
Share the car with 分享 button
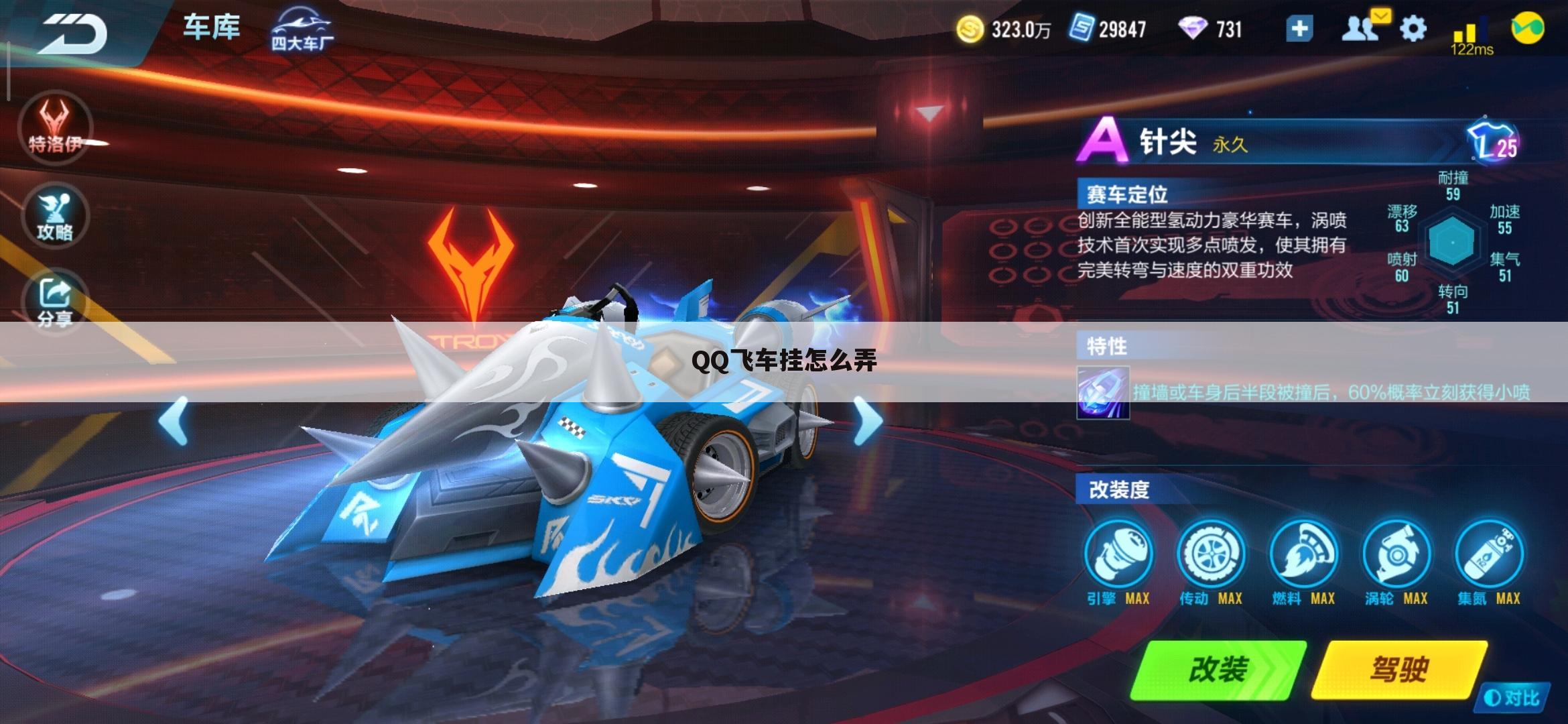(x=55, y=302)
